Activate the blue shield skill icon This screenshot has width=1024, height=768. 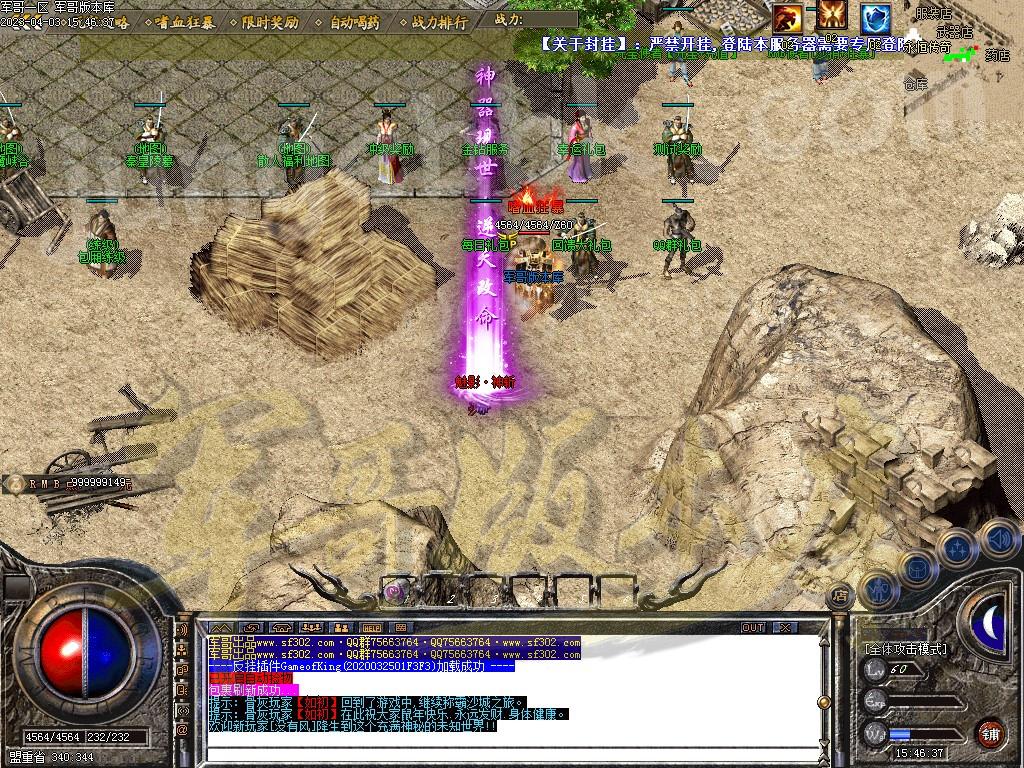pos(876,17)
